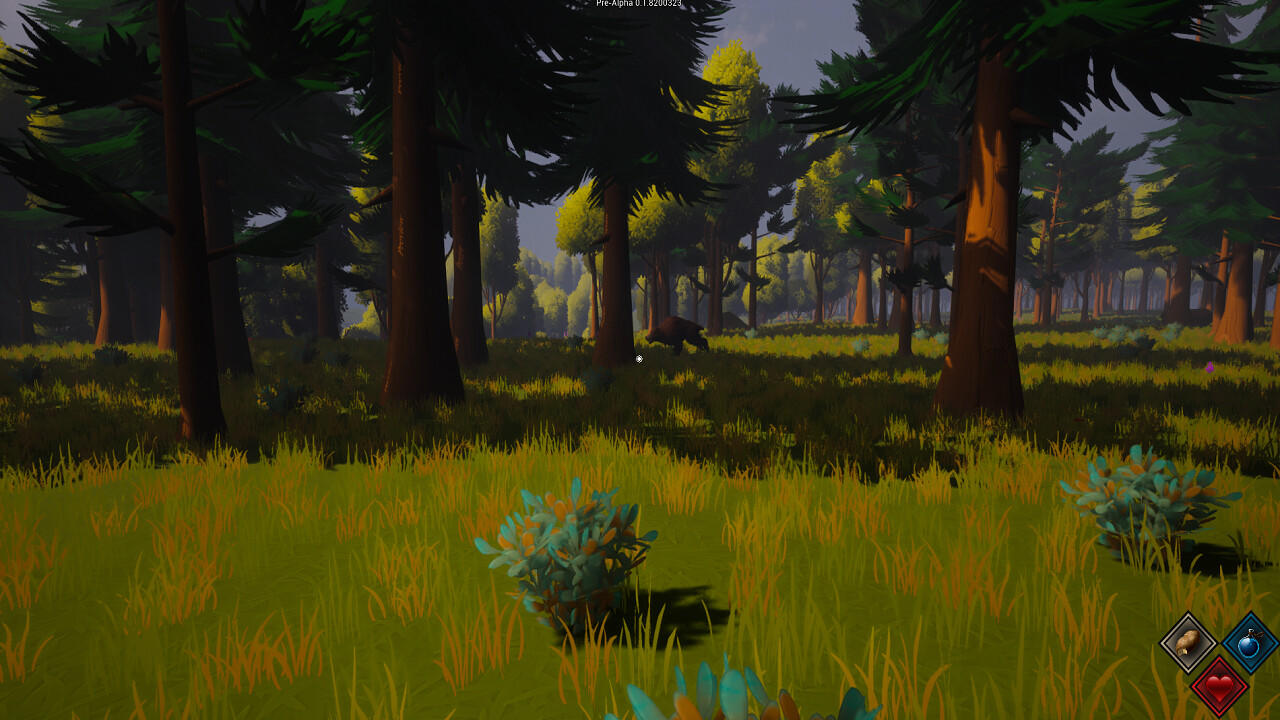Click the Pre-Alpha 0.1.8200323 version text

637,4
